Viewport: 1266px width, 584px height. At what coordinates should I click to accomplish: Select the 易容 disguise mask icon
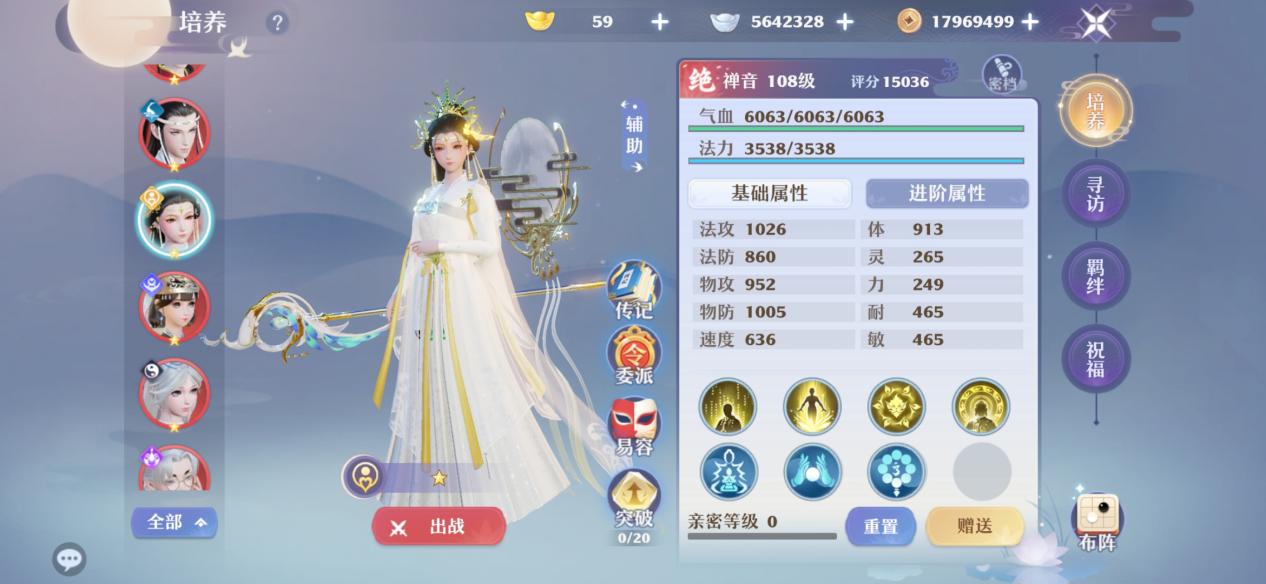[x=634, y=426]
